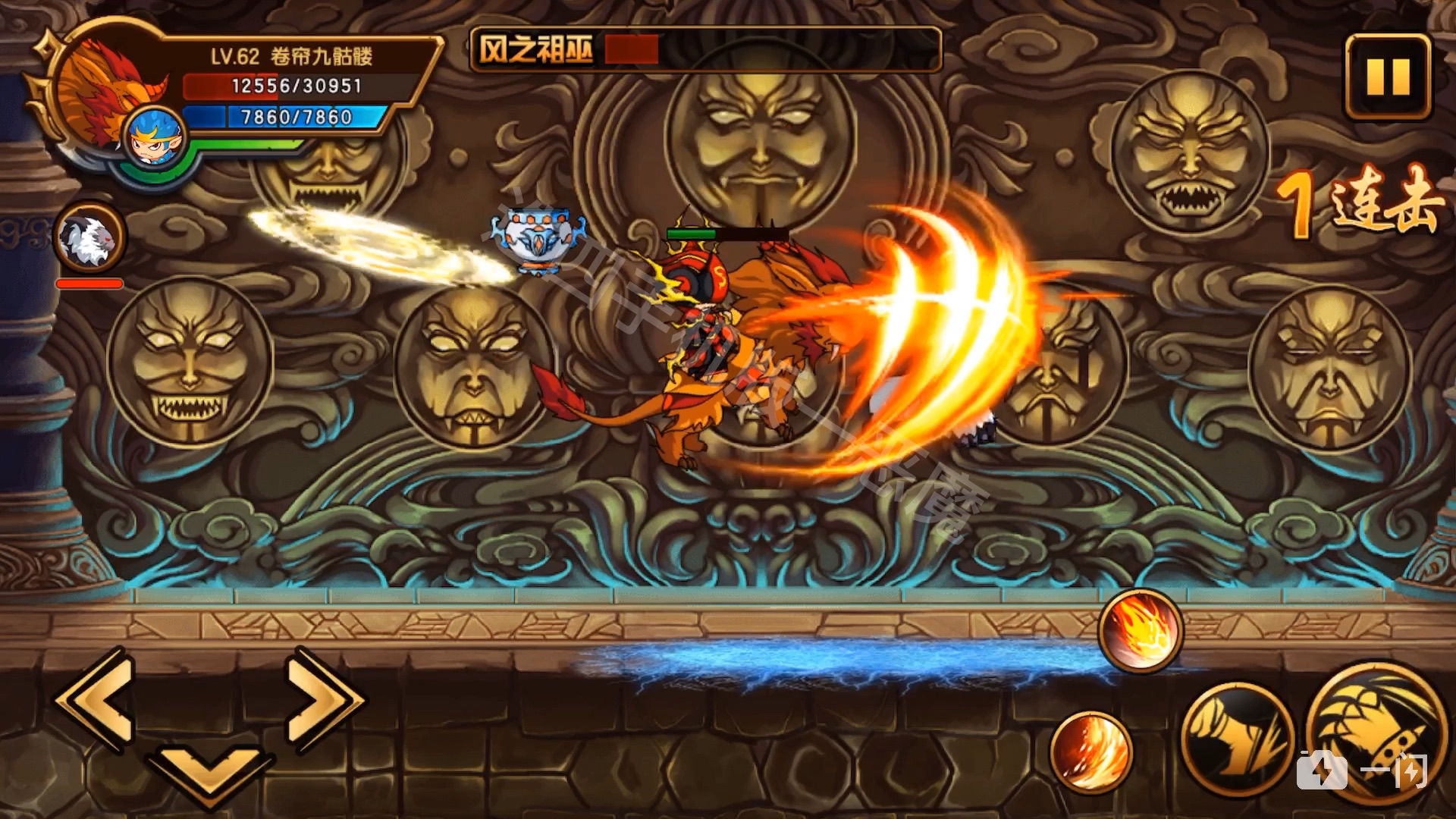This screenshot has width=1456, height=819.
Task: Activate the flame slash skill icon
Action: click(1091, 751)
